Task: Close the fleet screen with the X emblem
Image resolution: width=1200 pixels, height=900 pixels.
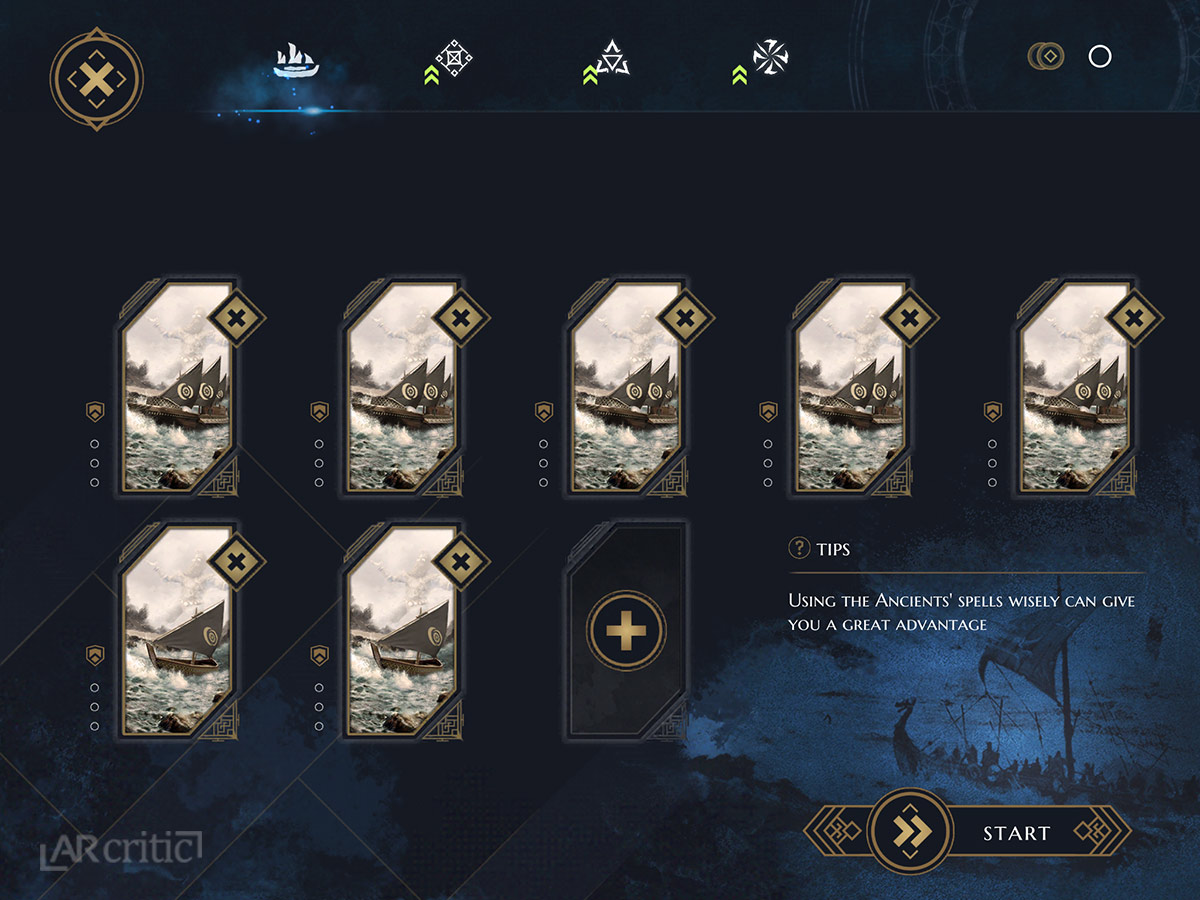Action: [96, 79]
